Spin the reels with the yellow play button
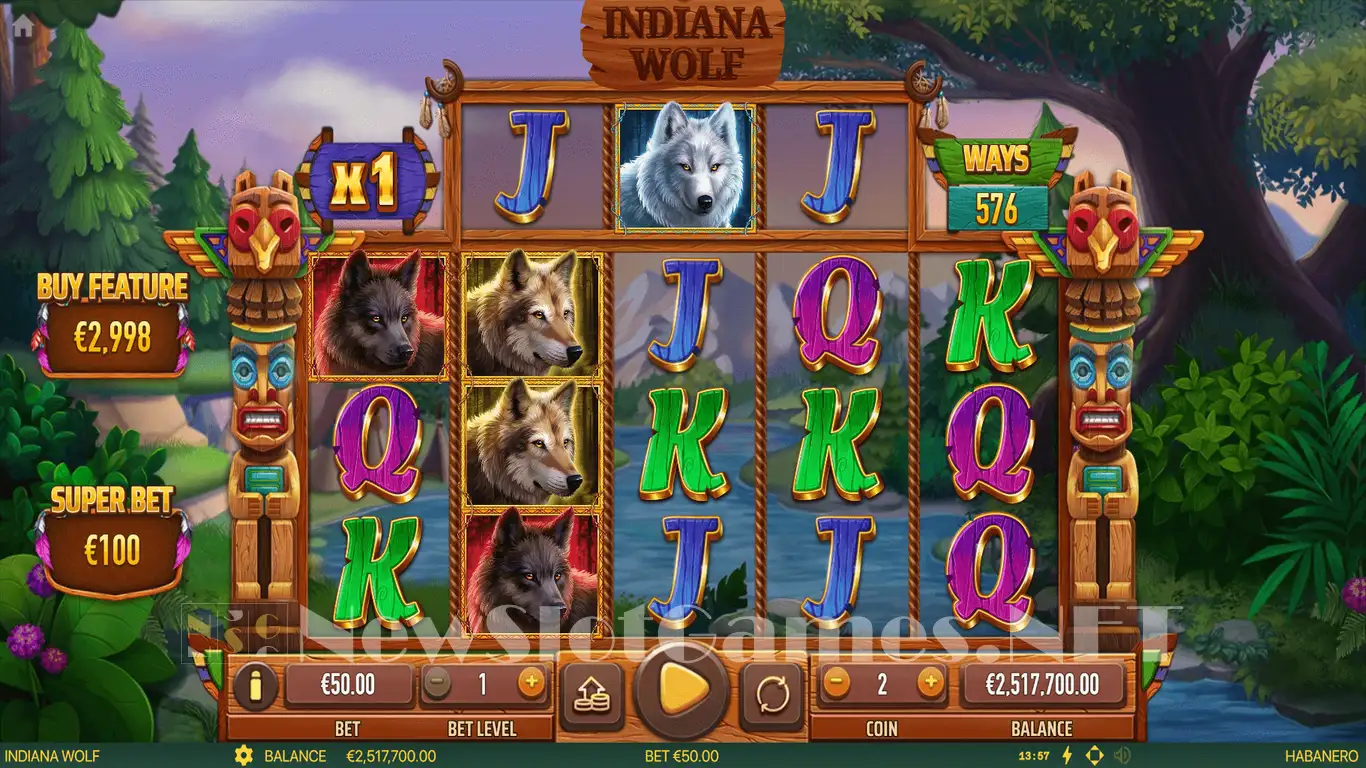The height and width of the screenshot is (768, 1366). (x=682, y=688)
